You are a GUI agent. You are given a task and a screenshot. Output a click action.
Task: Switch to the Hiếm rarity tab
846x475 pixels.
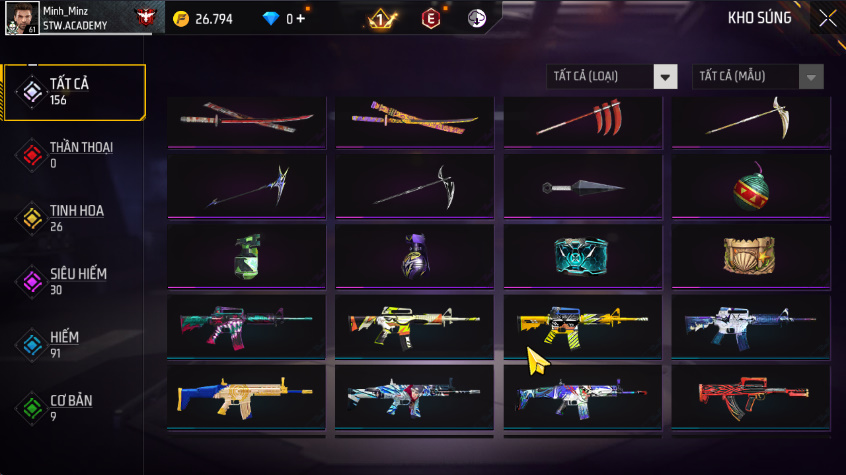click(75, 344)
